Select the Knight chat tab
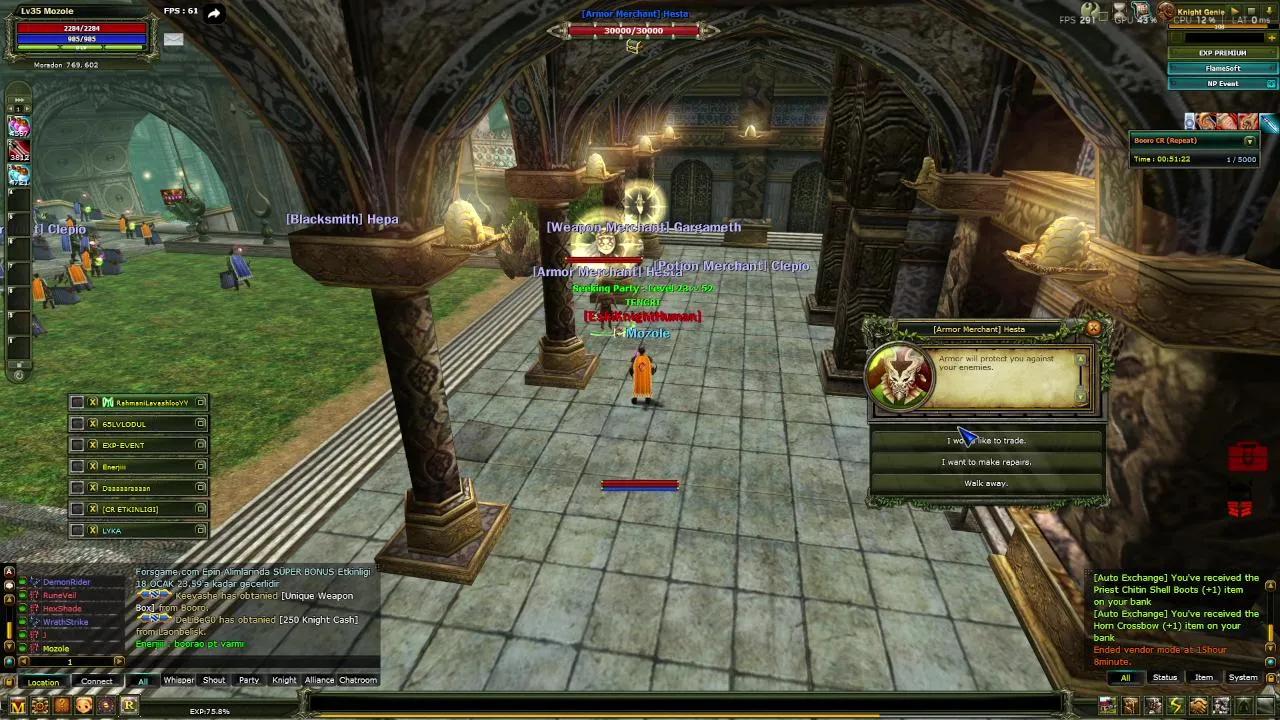This screenshot has height=720, width=1280. tap(284, 680)
